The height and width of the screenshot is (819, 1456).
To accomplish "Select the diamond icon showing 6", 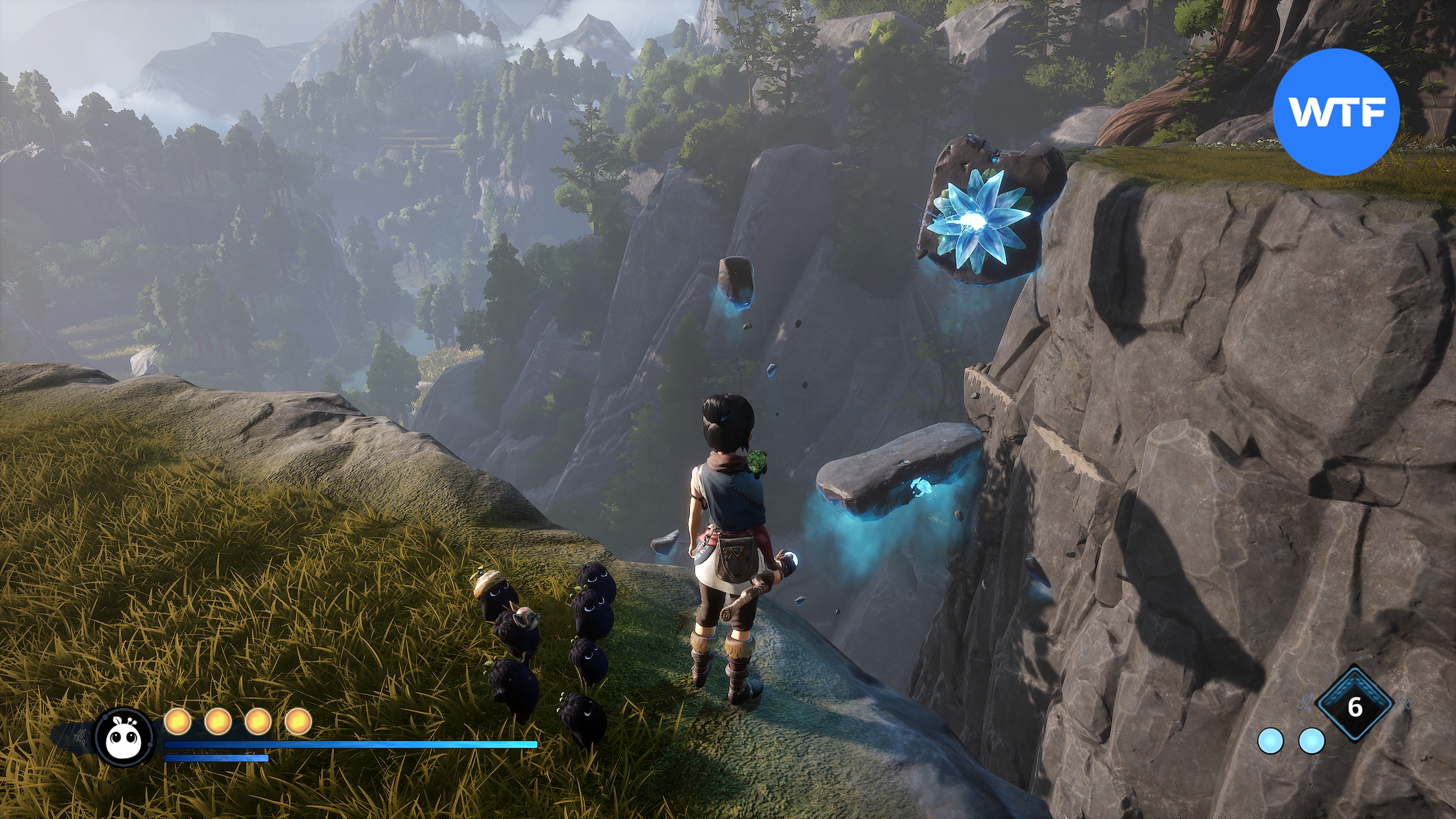I will [1355, 708].
